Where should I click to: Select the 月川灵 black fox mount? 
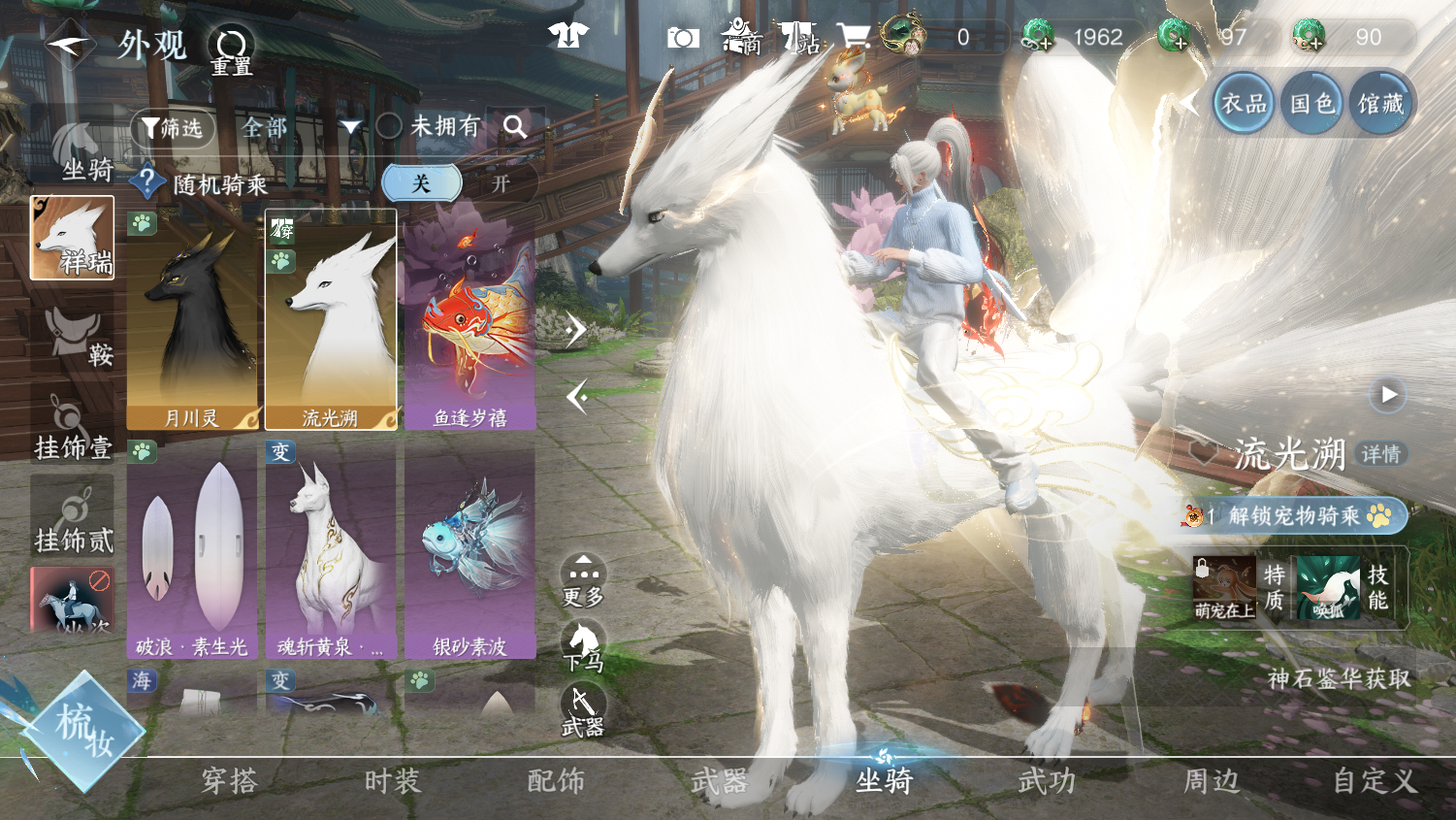coord(193,320)
